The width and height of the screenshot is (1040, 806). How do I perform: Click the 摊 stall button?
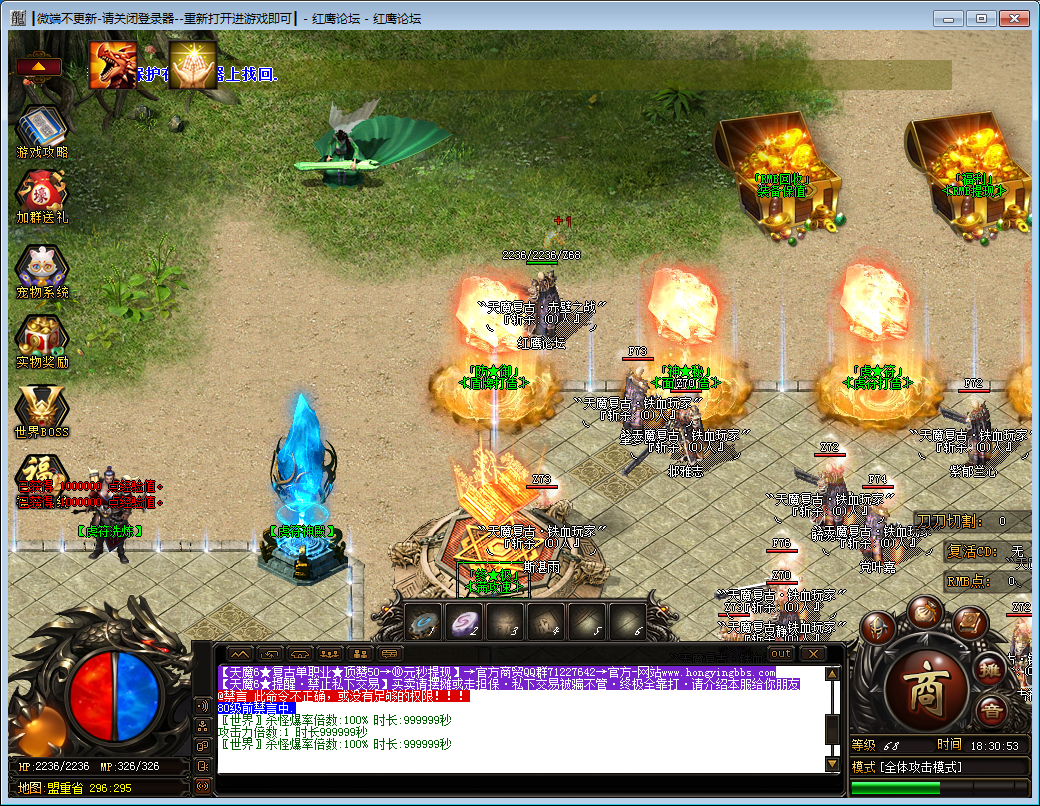point(990,669)
